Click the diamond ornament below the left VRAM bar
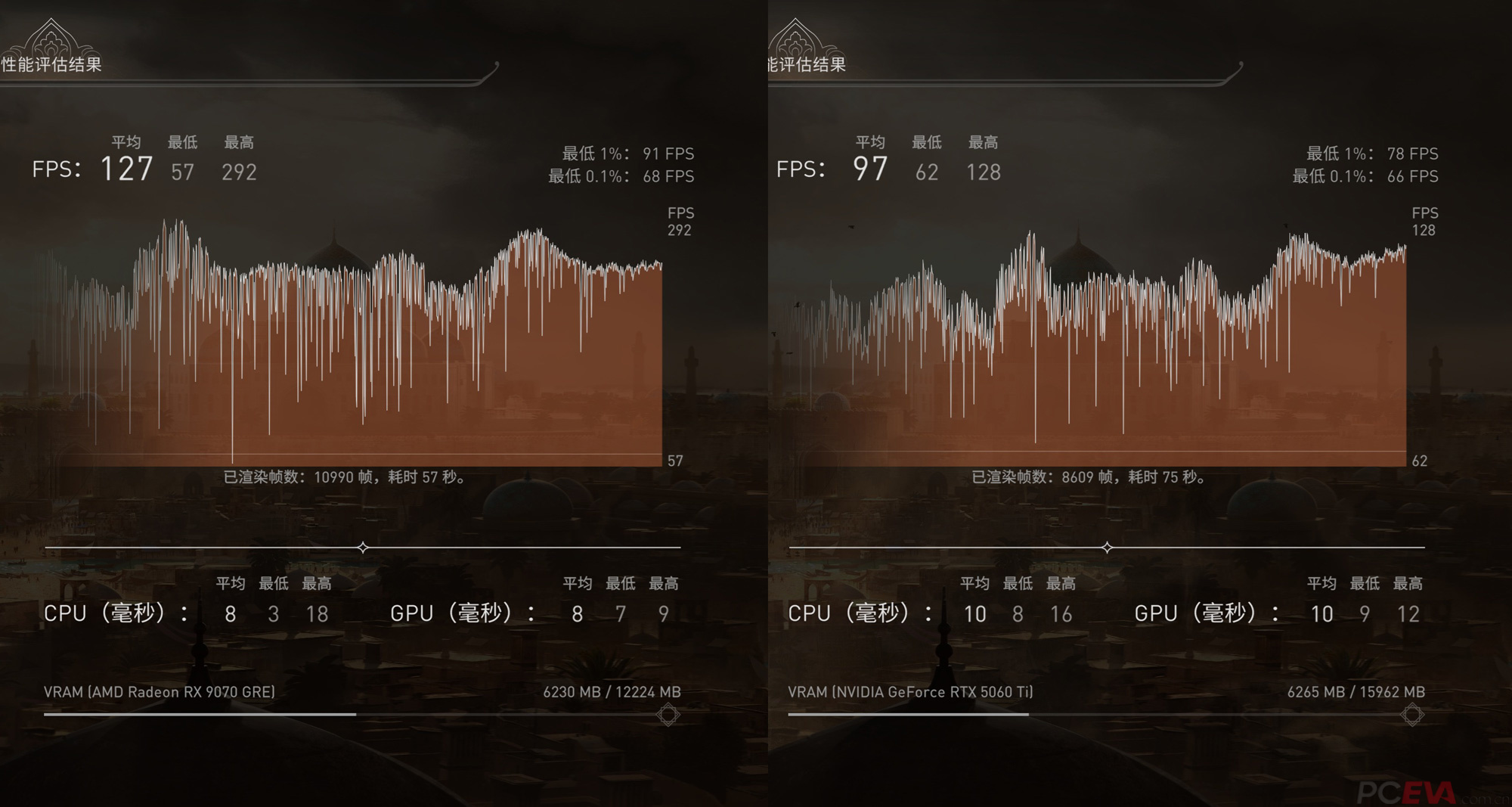Image resolution: width=1512 pixels, height=807 pixels. point(668,714)
